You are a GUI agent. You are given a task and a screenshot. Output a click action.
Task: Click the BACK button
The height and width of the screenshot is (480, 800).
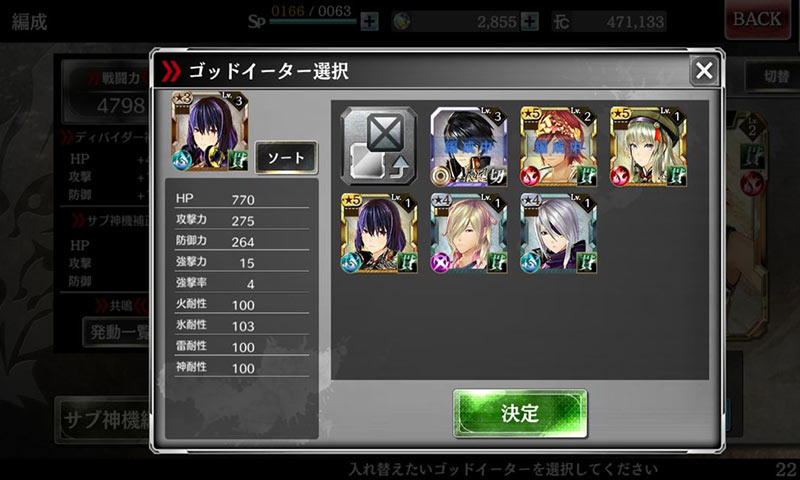tap(757, 19)
